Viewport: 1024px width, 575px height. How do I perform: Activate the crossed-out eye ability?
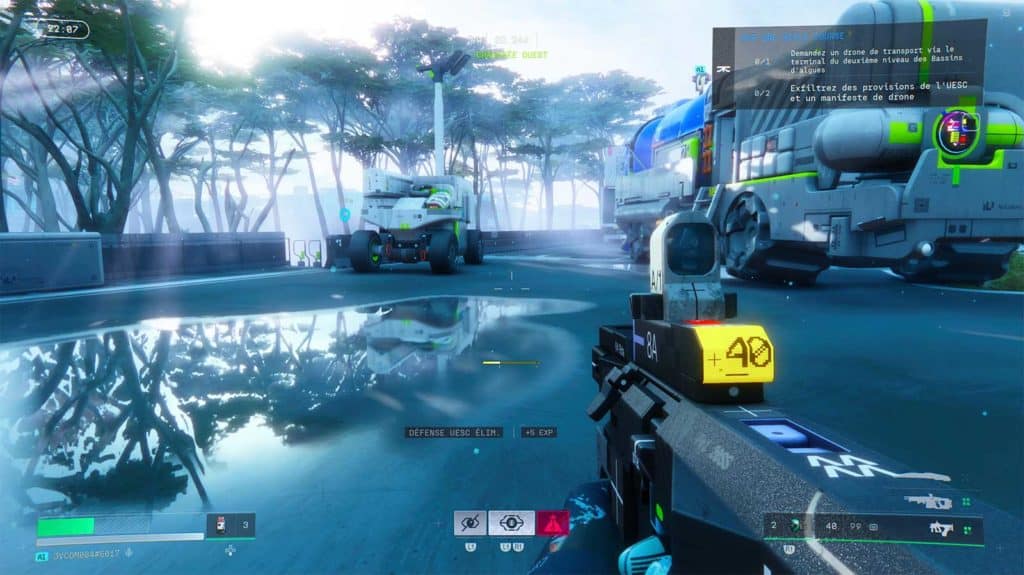[470, 523]
